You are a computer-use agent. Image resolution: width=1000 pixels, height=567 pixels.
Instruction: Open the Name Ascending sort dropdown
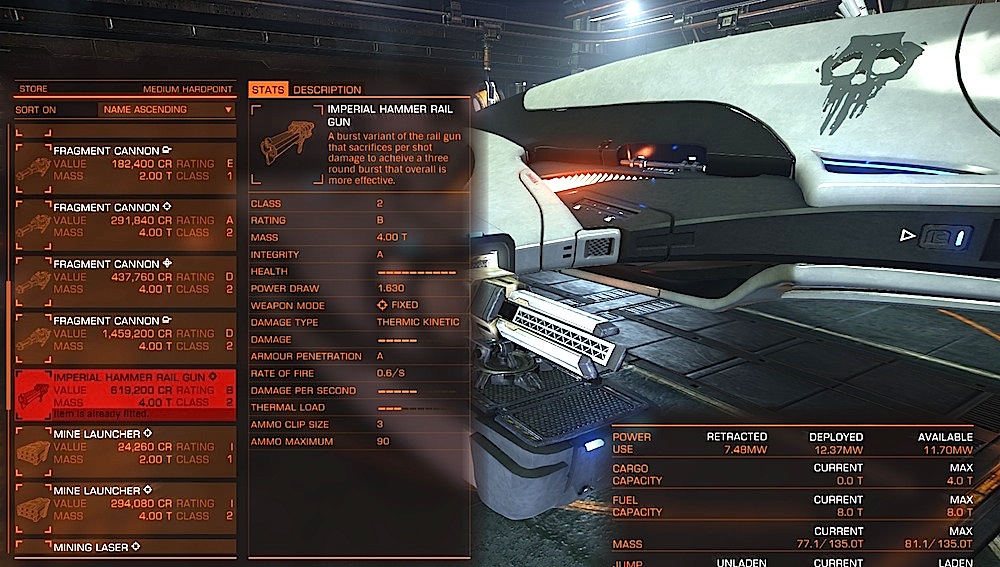pos(166,110)
